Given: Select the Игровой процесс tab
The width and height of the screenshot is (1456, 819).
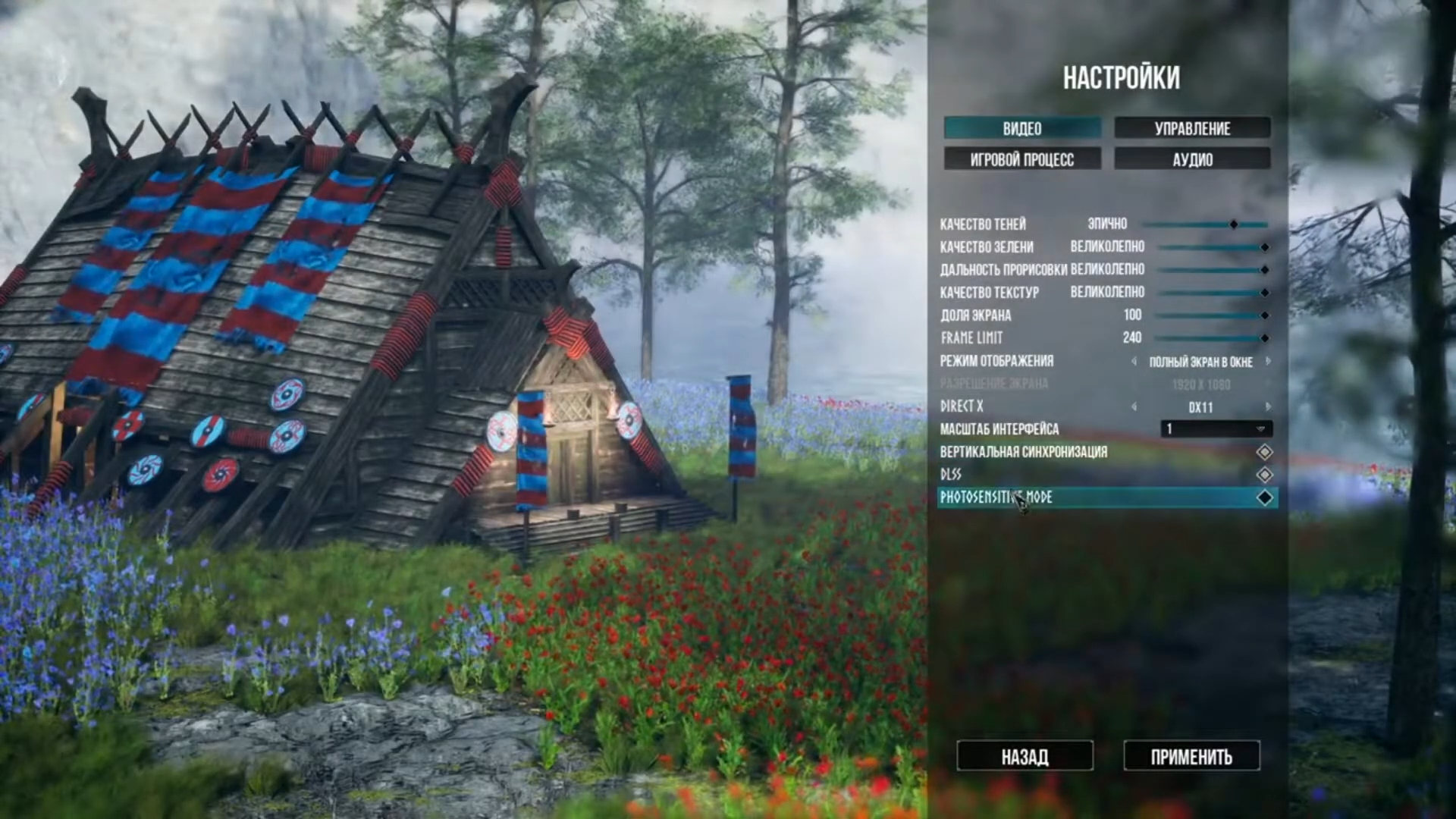Looking at the screenshot, I should coord(1021,159).
